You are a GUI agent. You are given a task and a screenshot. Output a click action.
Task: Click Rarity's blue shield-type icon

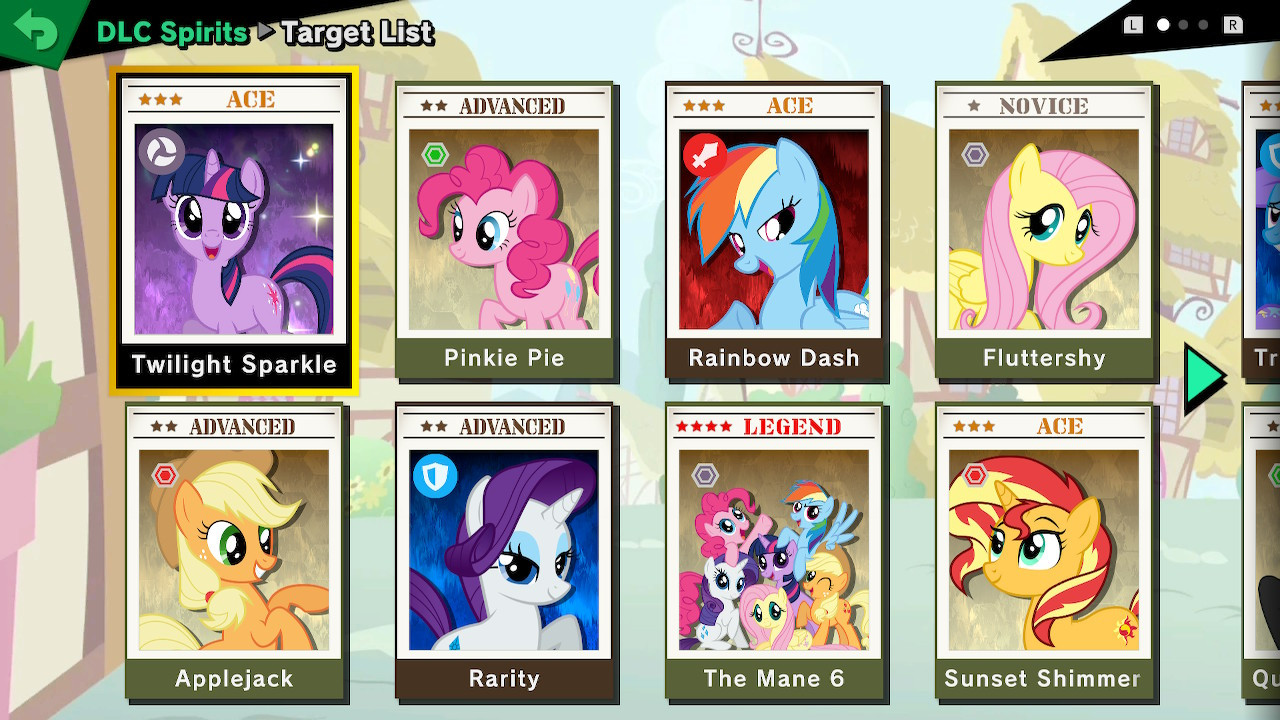434,478
